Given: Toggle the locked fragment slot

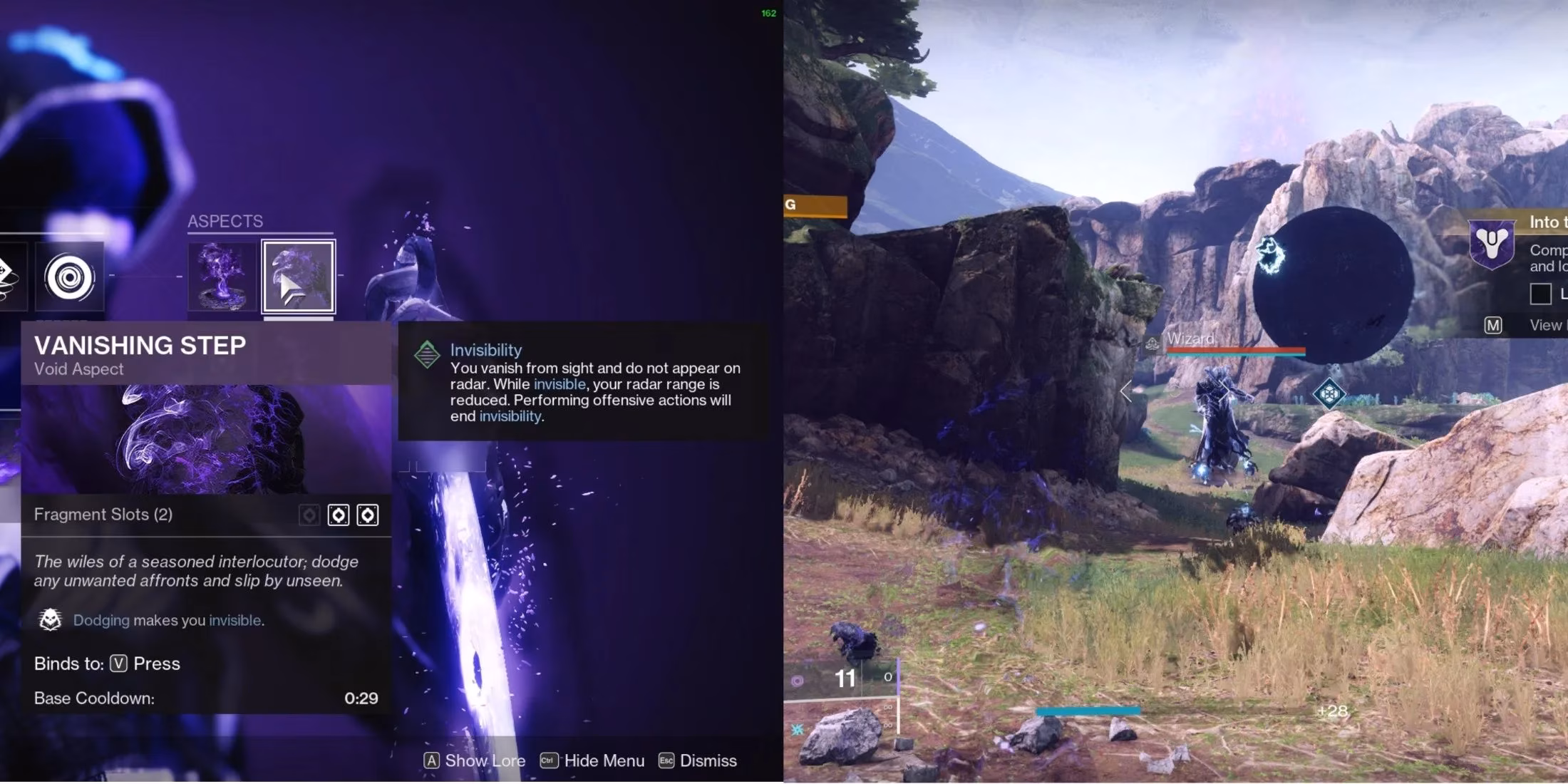Looking at the screenshot, I should click(309, 515).
